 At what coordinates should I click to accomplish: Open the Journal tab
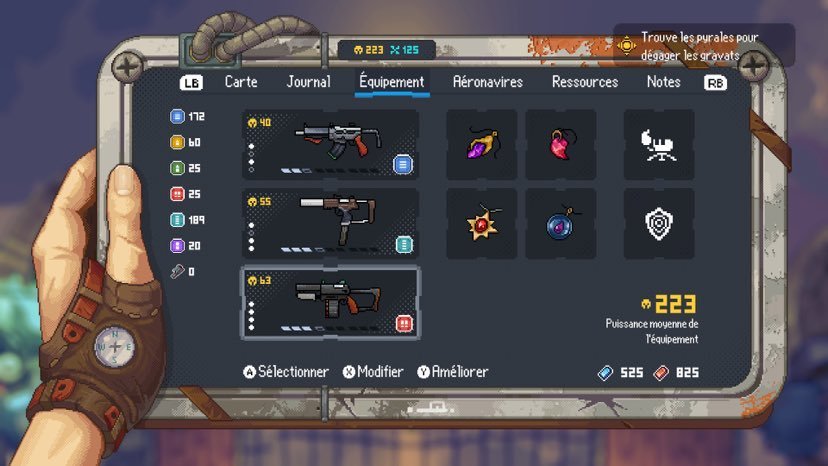point(308,82)
